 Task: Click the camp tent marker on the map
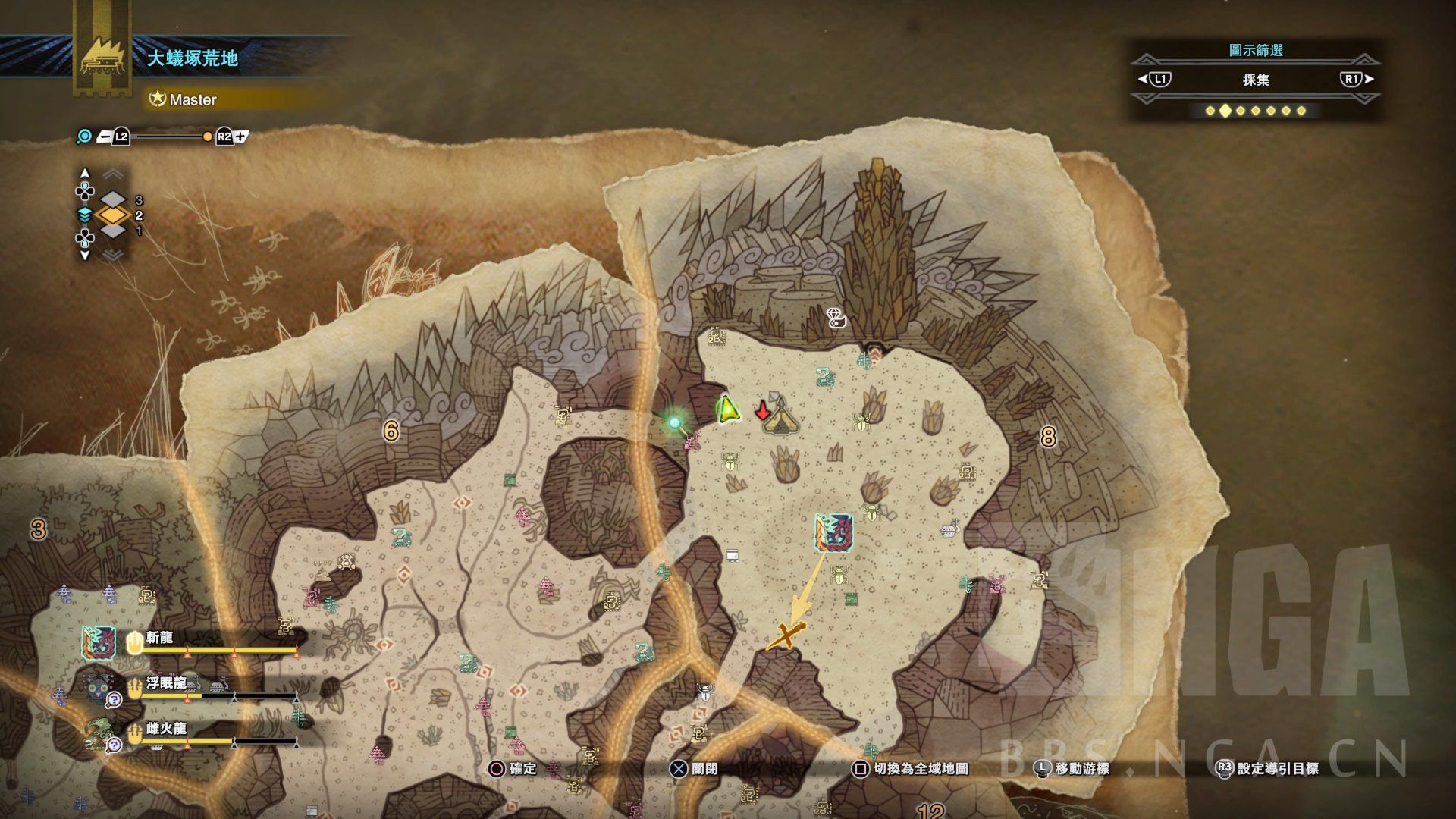pyautogui.click(x=780, y=418)
